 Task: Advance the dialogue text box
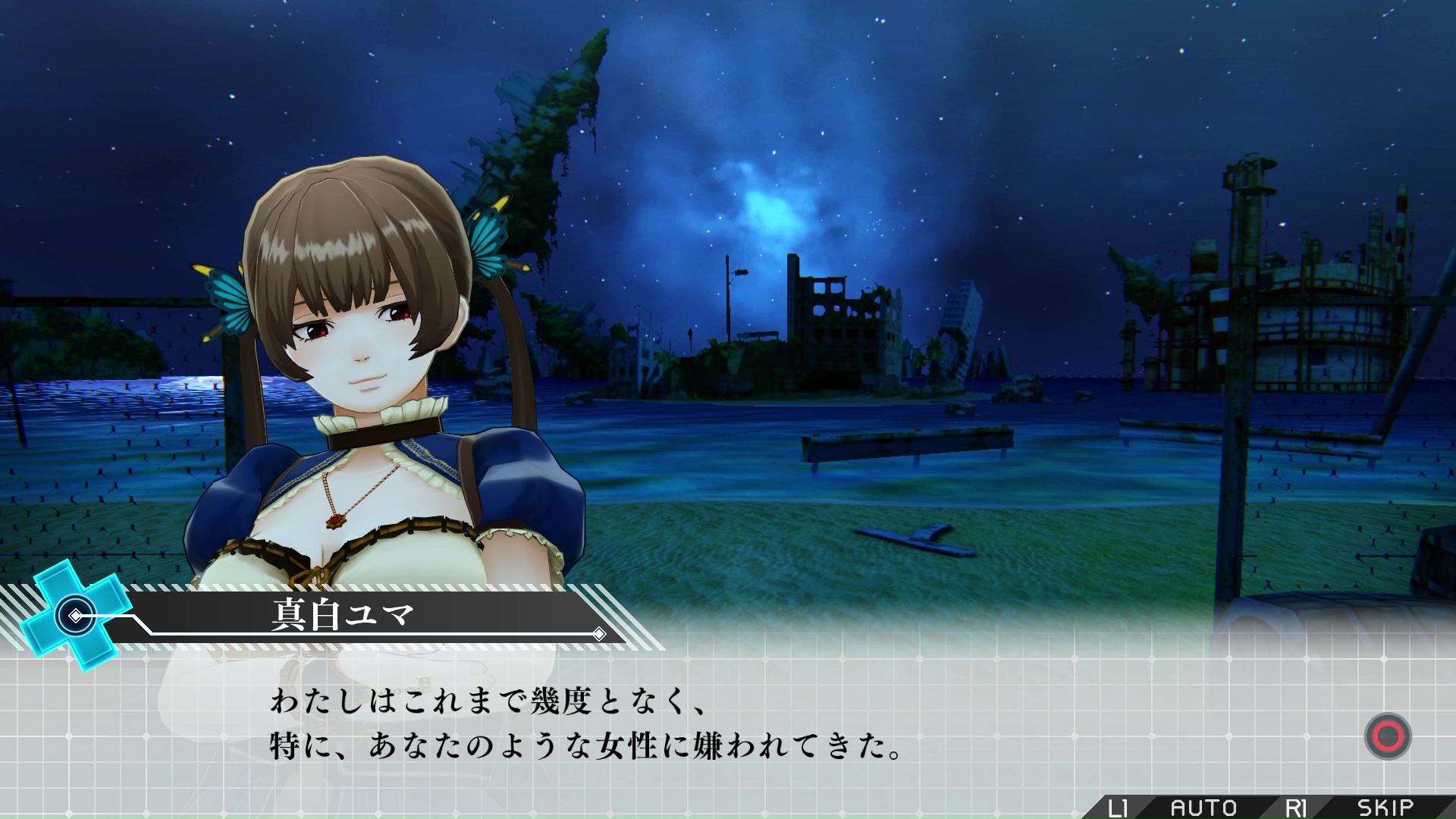click(x=1387, y=736)
